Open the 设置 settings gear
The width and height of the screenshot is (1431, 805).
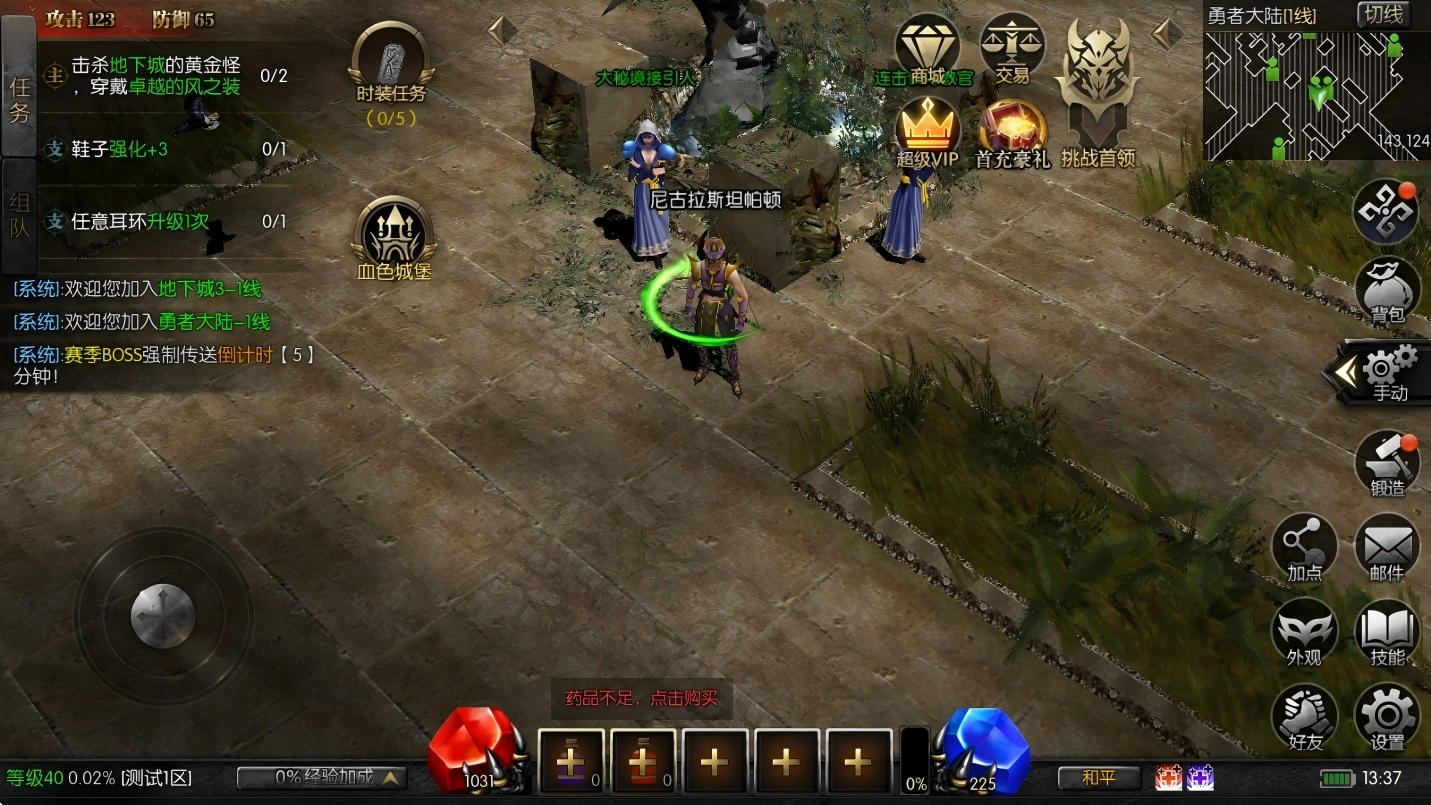coord(1387,718)
